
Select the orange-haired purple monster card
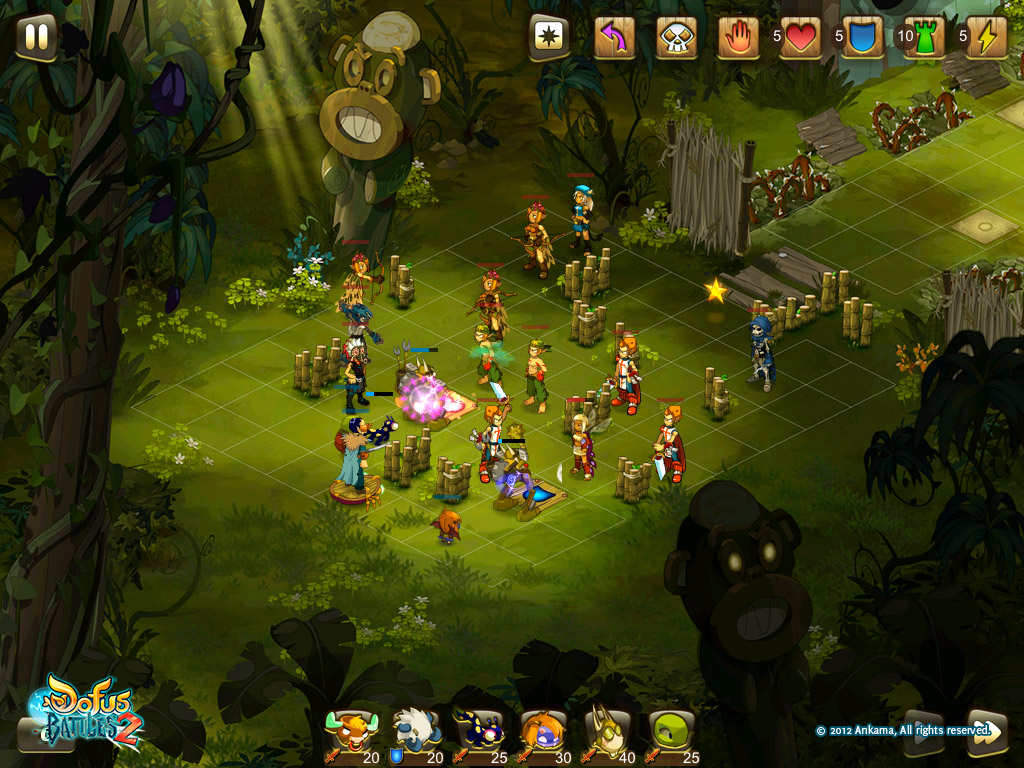tap(542, 735)
